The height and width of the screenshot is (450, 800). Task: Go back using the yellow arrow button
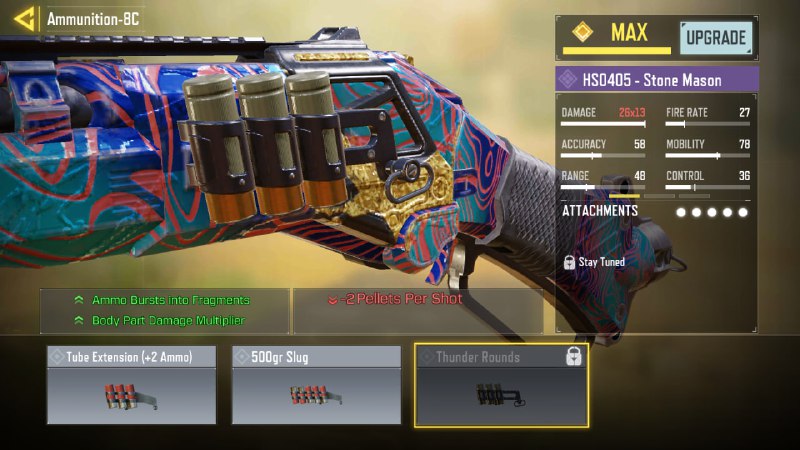point(24,18)
